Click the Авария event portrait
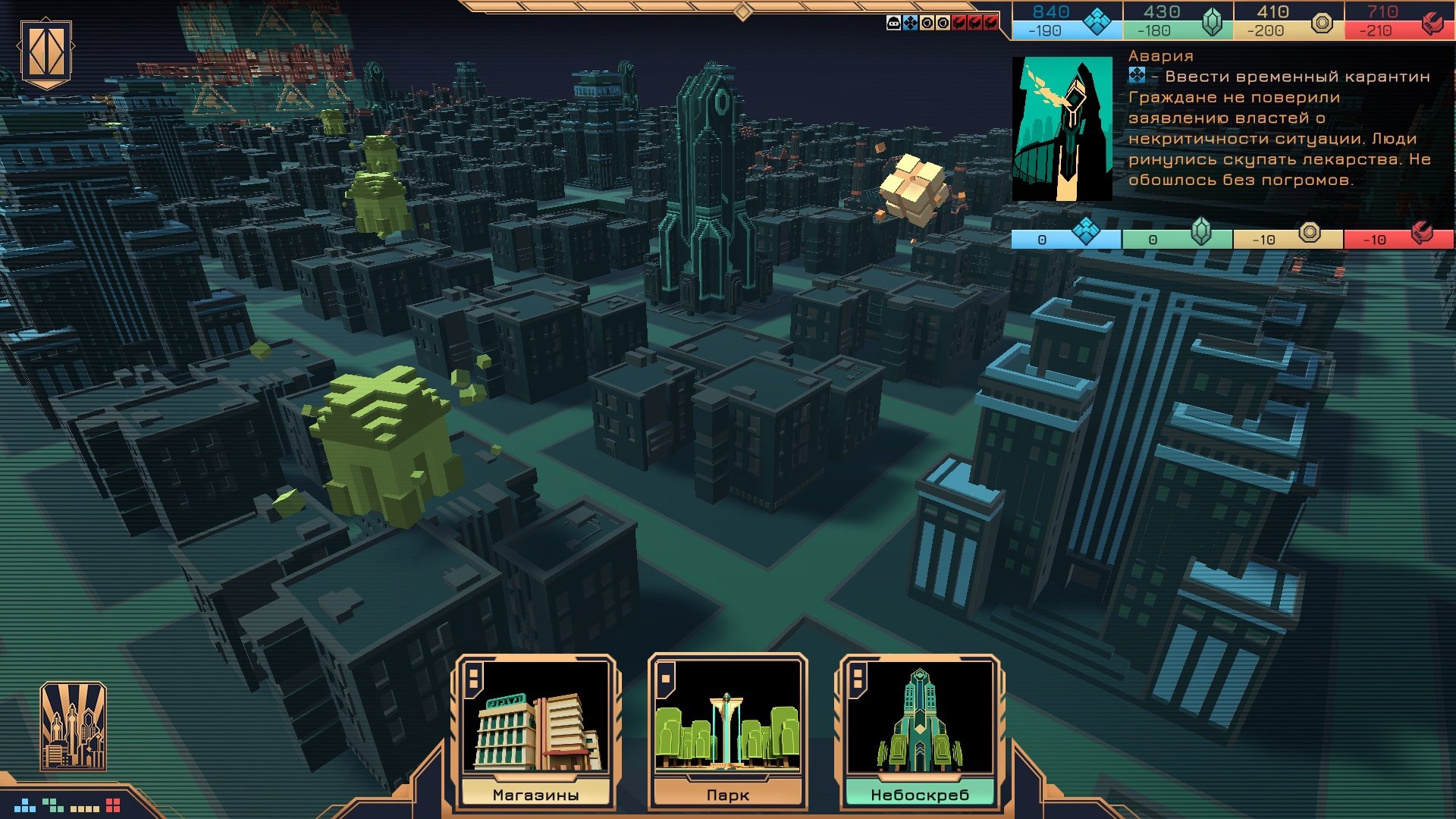1456x819 pixels. coord(1062,129)
